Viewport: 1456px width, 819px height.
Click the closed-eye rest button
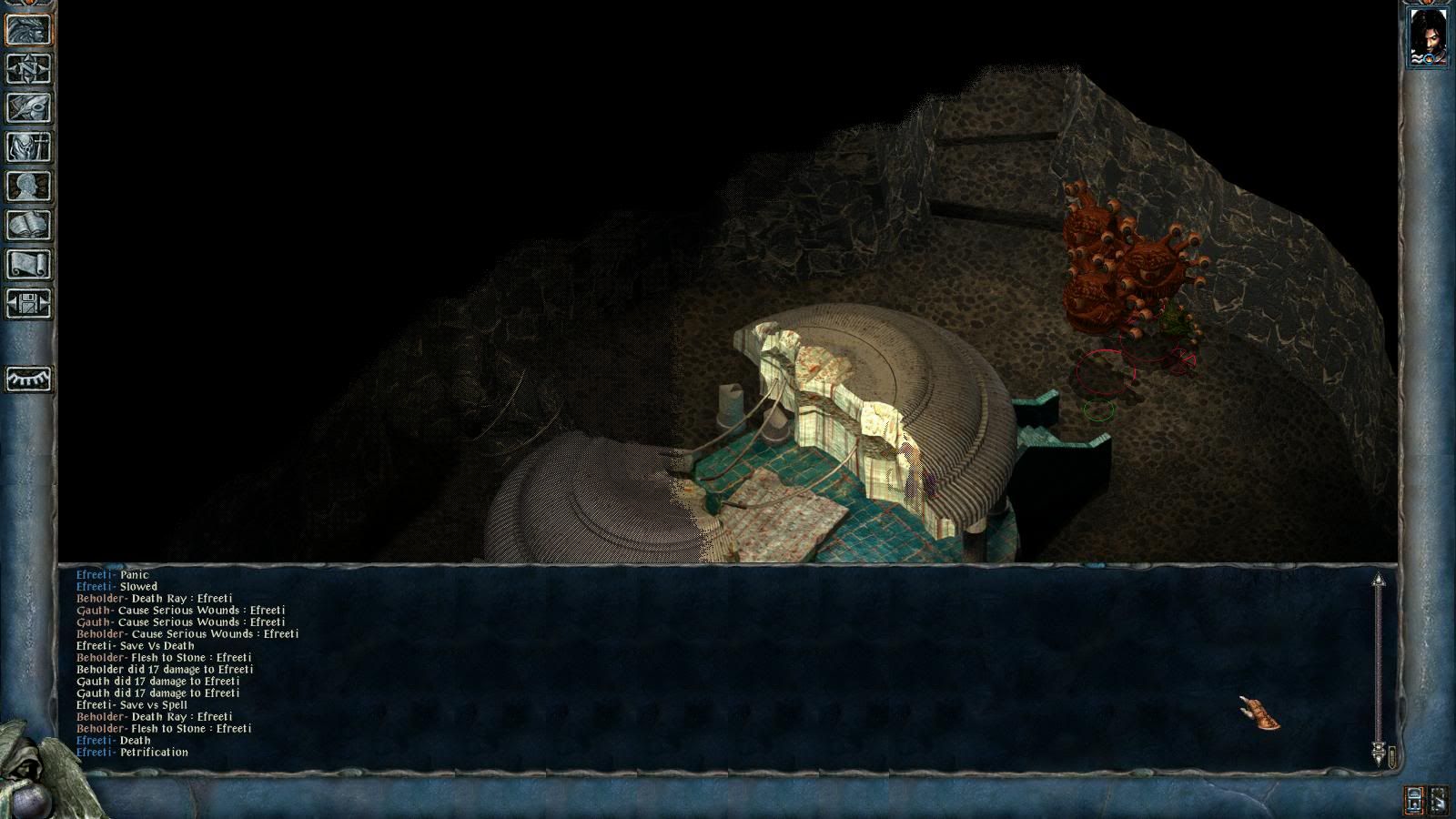tap(29, 379)
